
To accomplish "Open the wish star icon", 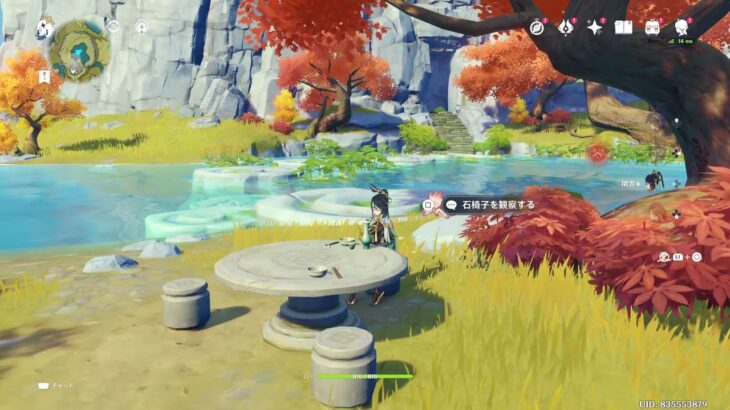I will pos(594,27).
